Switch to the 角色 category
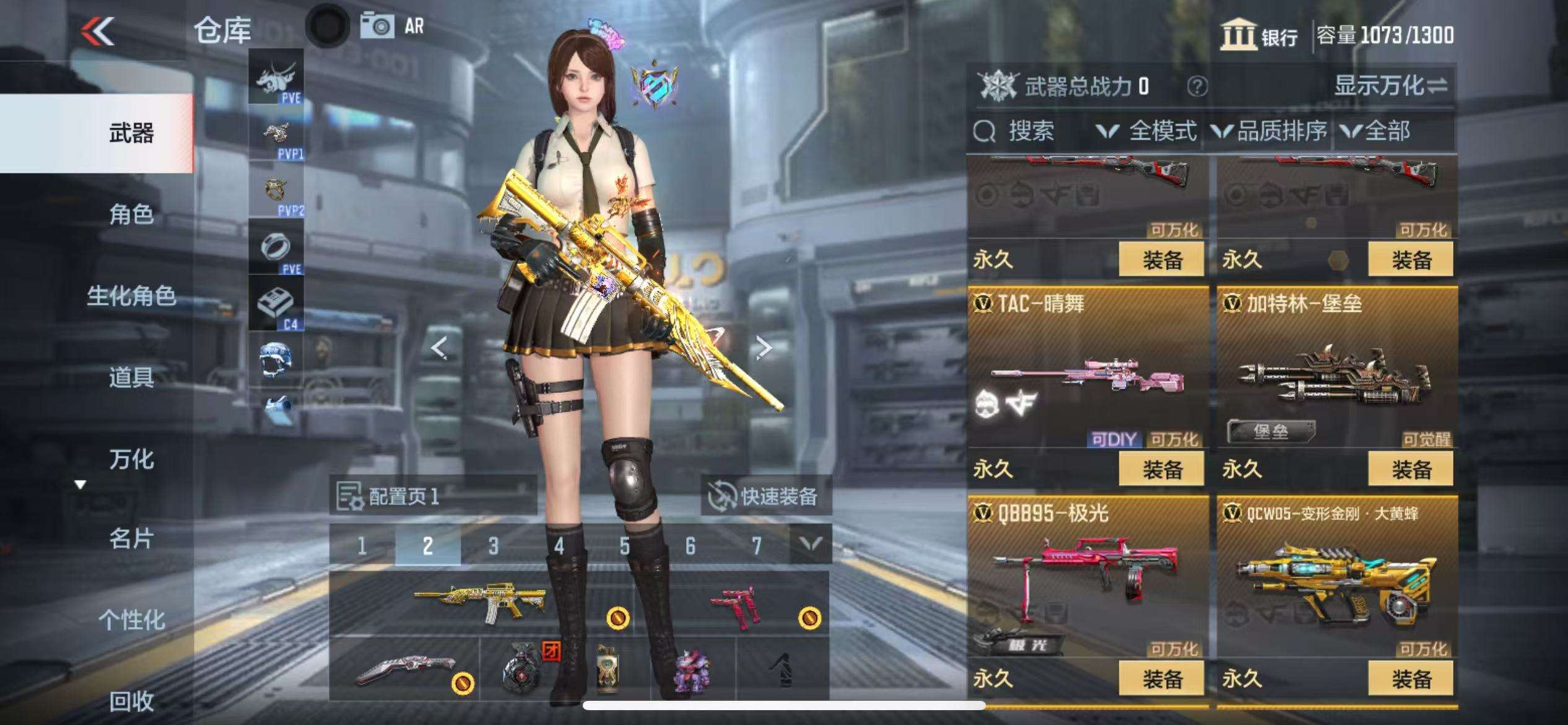 click(131, 214)
